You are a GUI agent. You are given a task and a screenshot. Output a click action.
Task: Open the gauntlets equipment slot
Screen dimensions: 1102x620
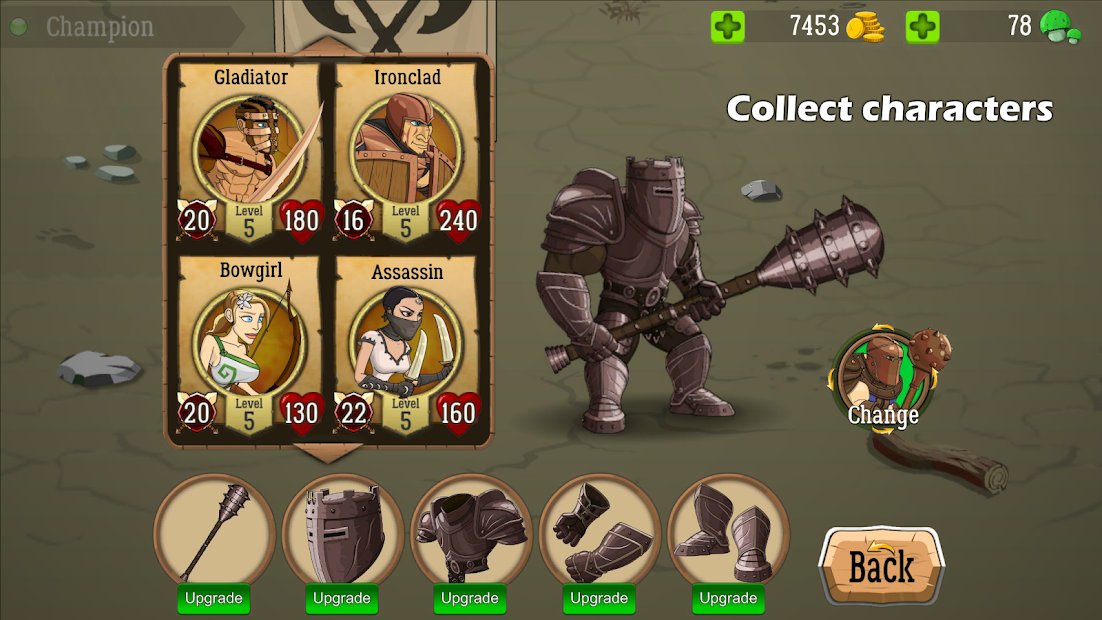click(598, 530)
